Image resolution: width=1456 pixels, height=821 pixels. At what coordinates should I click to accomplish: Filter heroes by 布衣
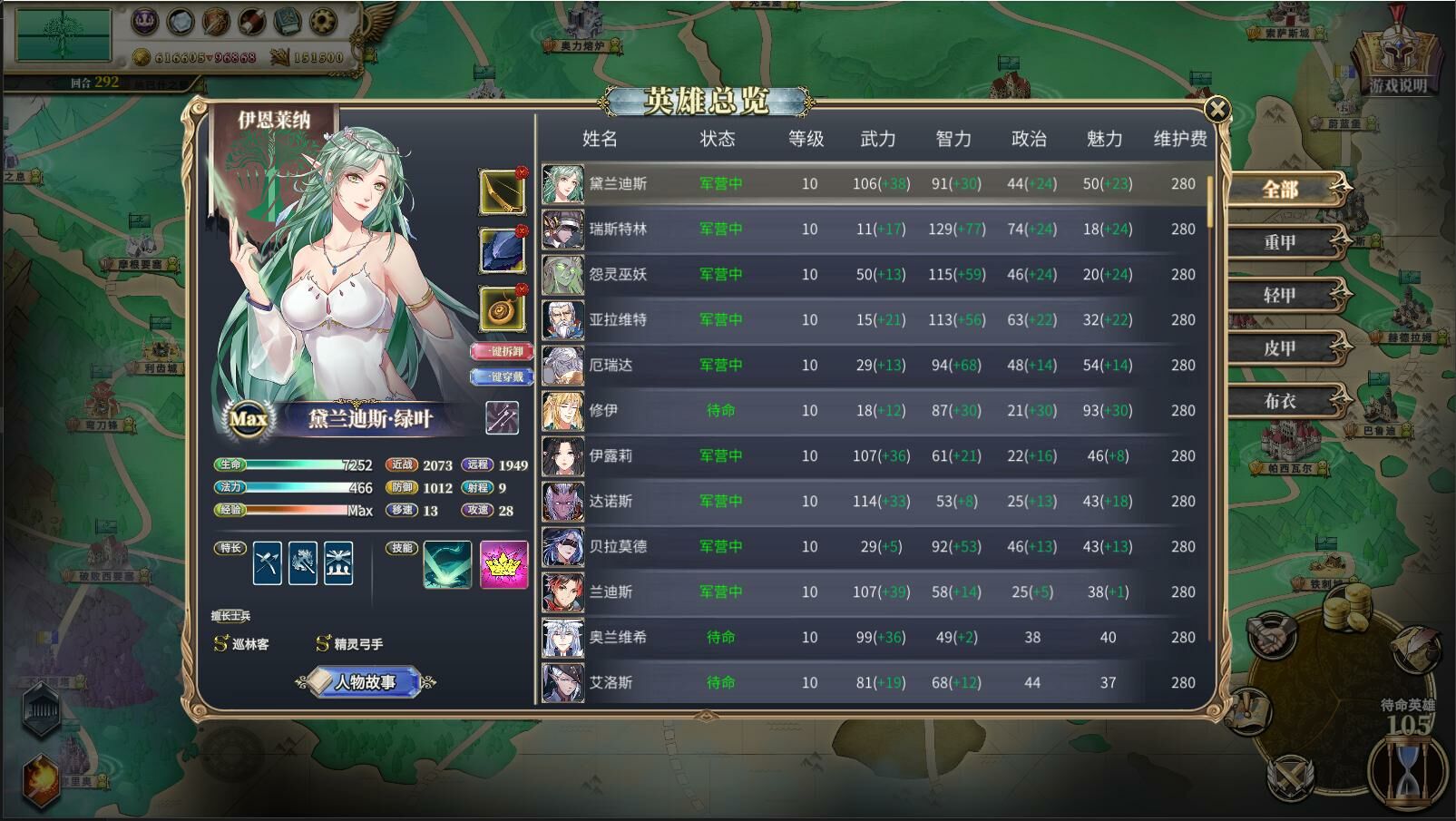tap(1280, 400)
